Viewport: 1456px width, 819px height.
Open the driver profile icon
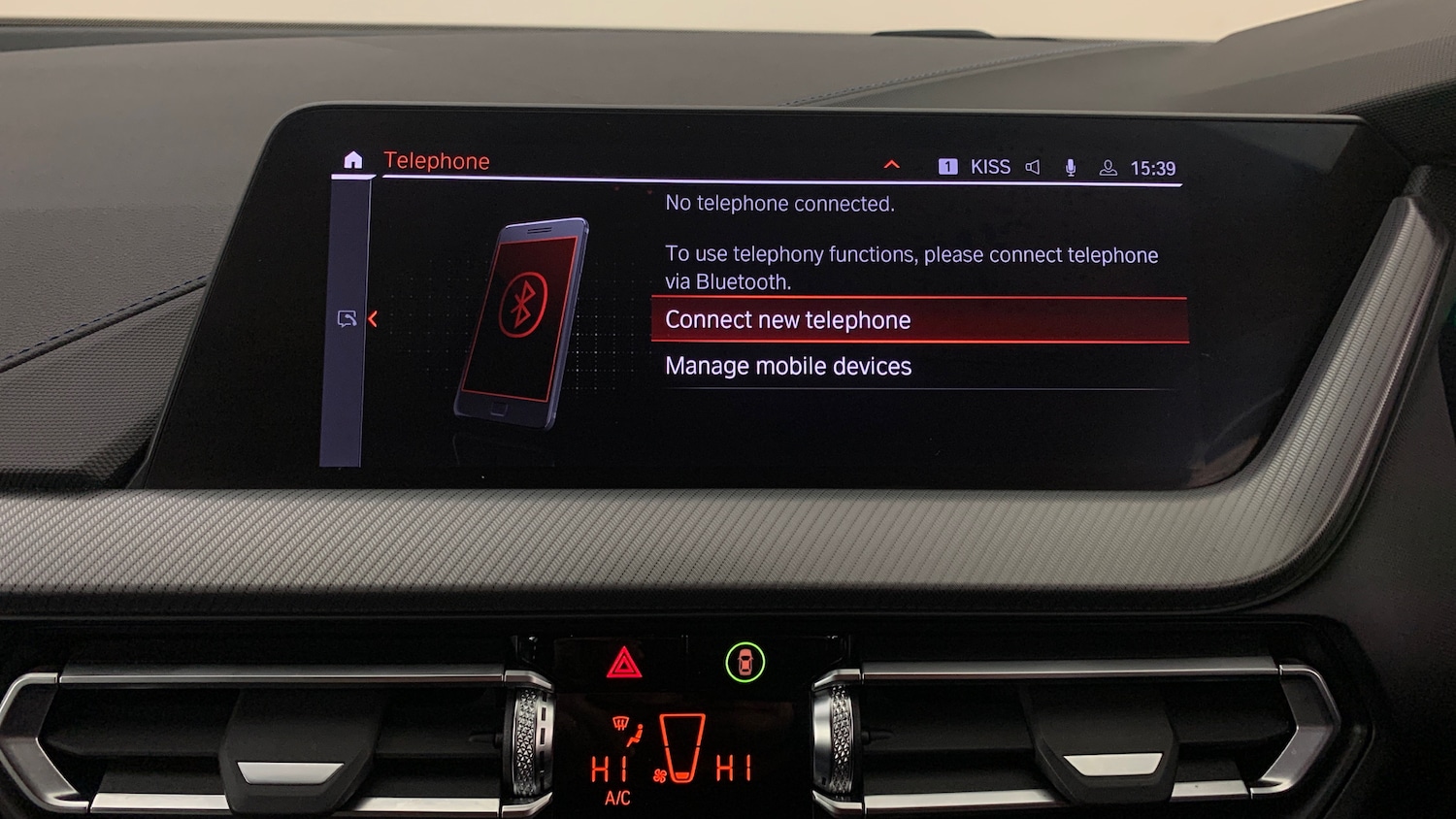(1108, 168)
